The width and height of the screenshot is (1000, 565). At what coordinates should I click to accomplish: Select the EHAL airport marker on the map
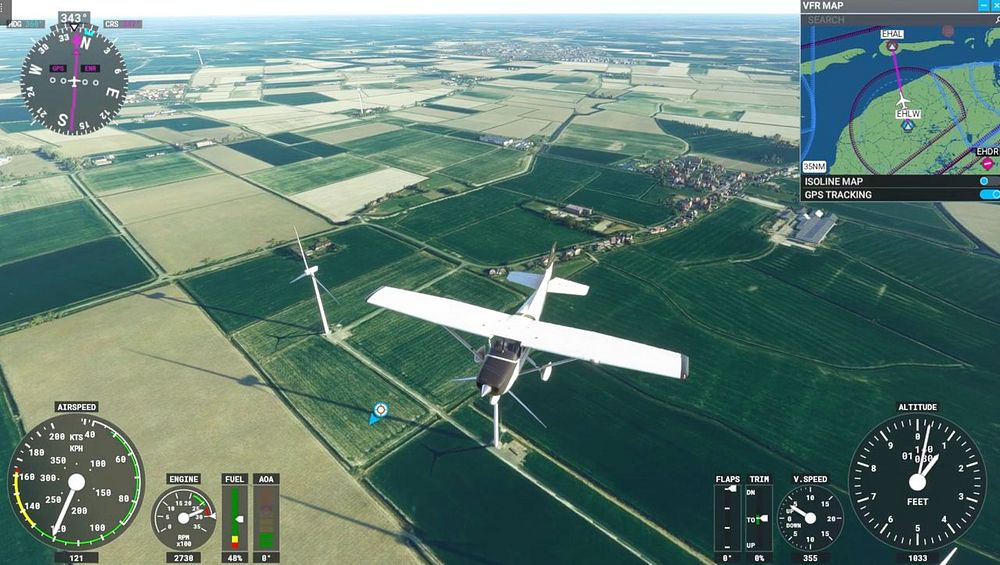[892, 46]
